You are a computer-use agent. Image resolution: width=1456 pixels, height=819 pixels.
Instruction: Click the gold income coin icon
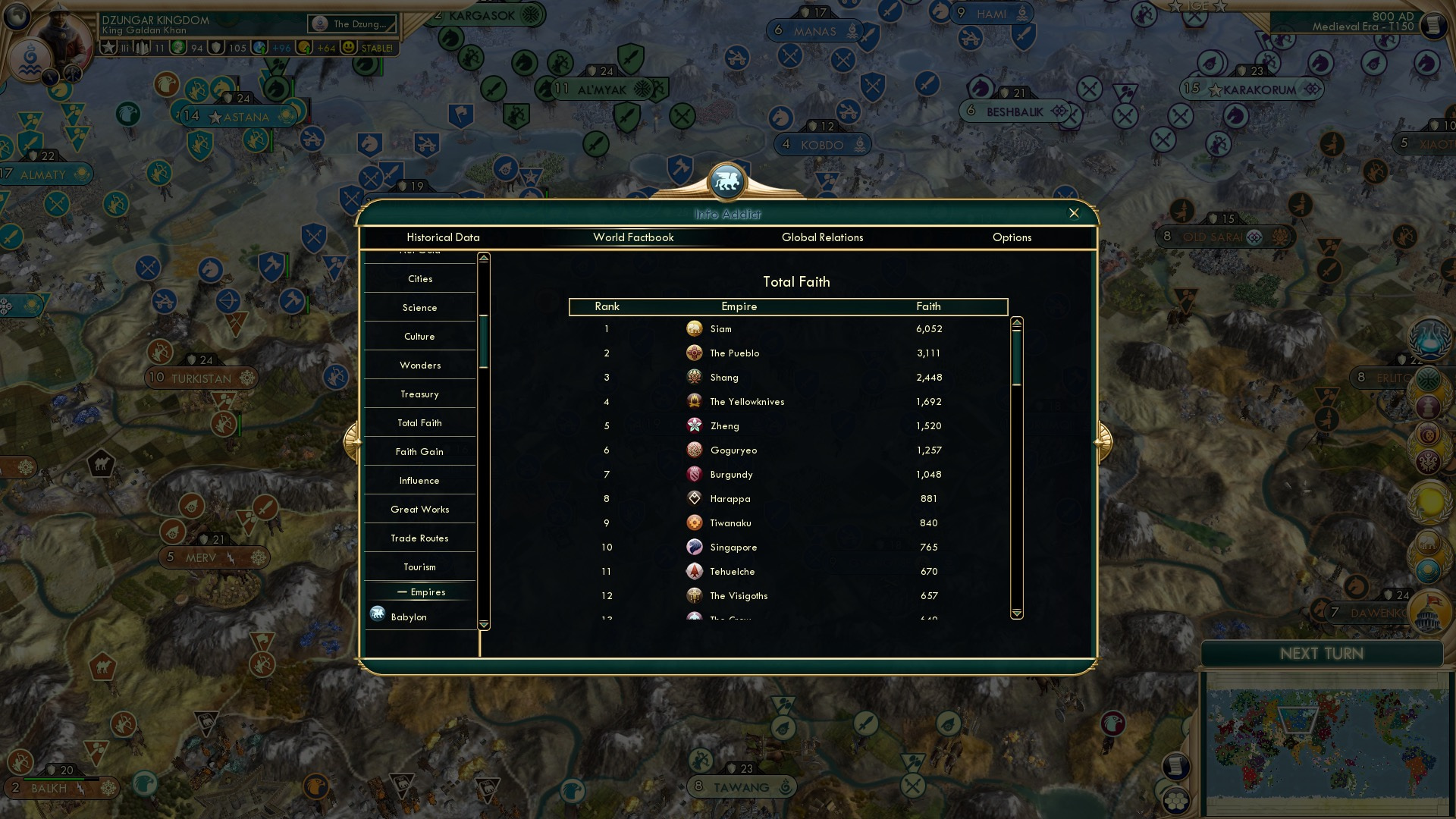pyautogui.click(x=303, y=48)
